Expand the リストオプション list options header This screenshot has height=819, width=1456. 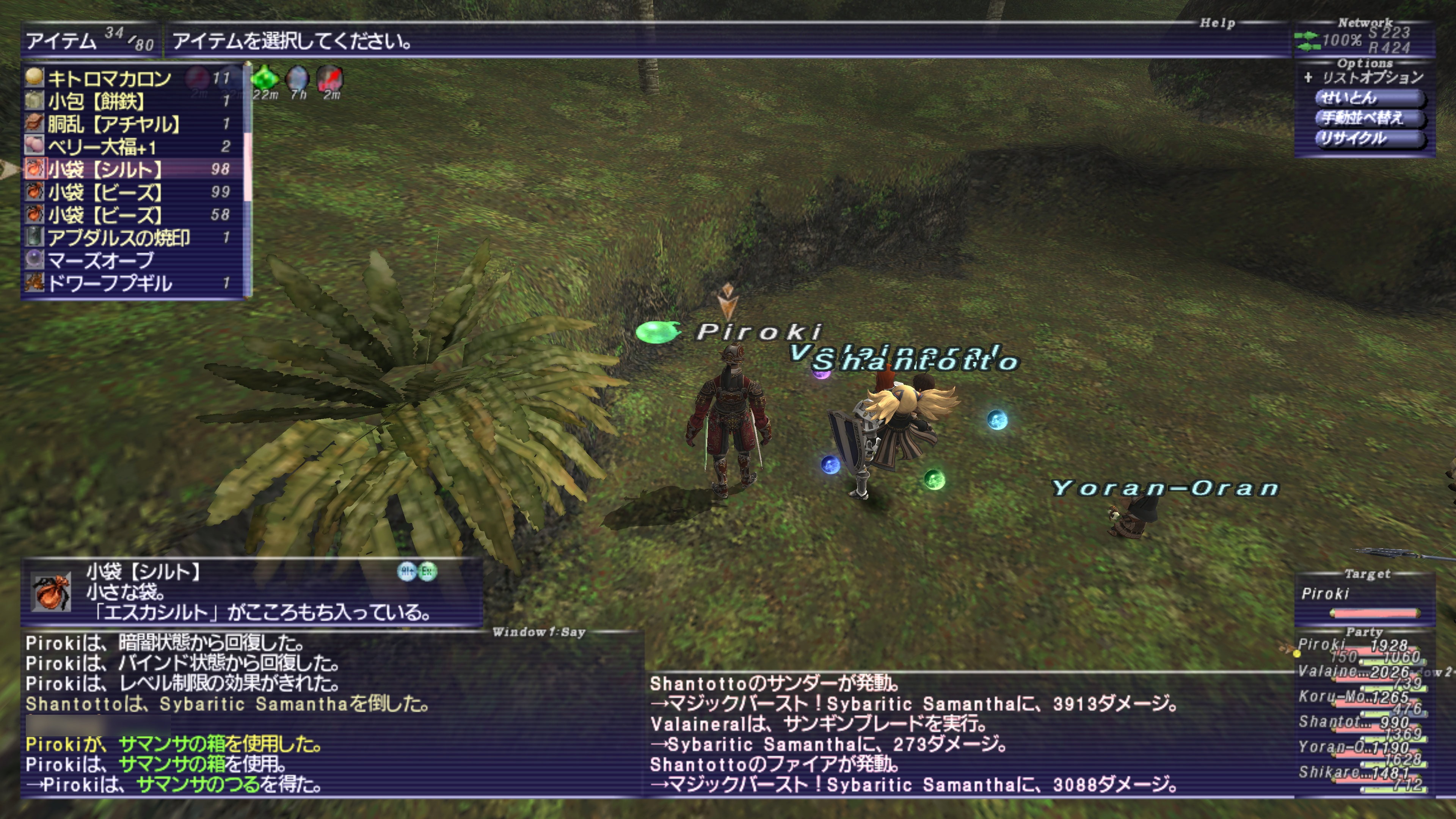1365,77
